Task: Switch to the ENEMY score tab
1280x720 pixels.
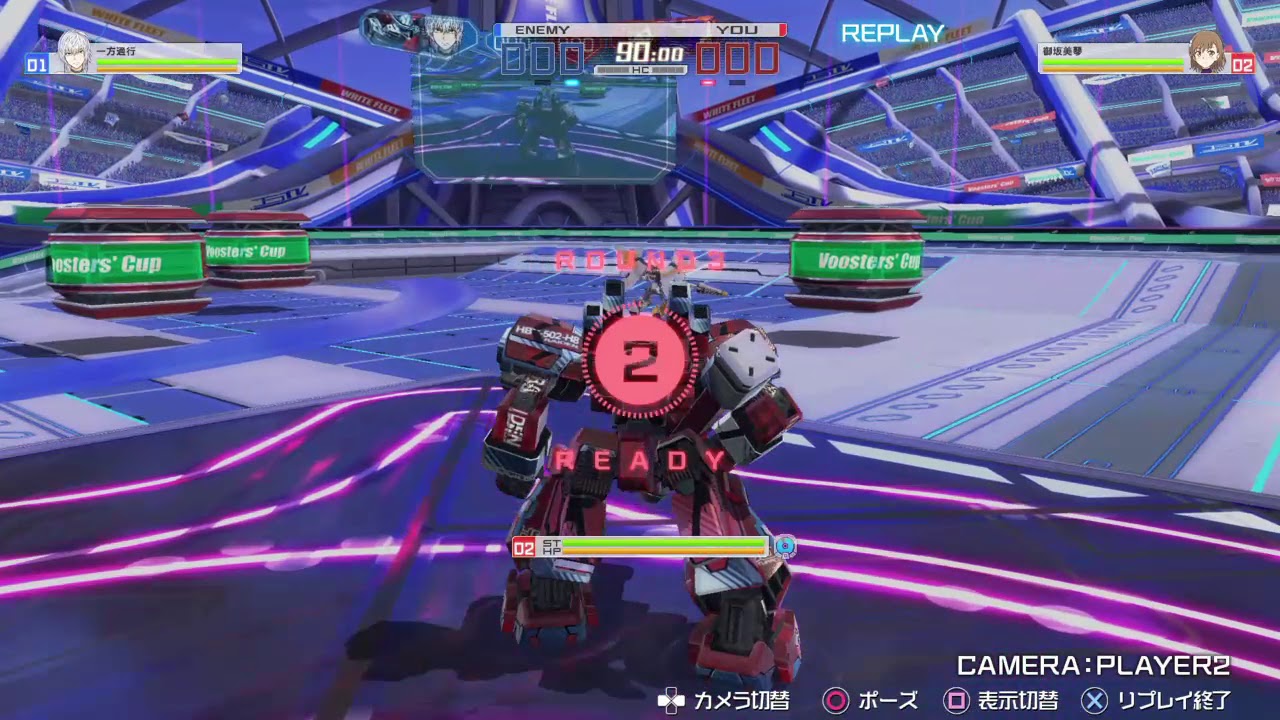Action: pos(540,30)
